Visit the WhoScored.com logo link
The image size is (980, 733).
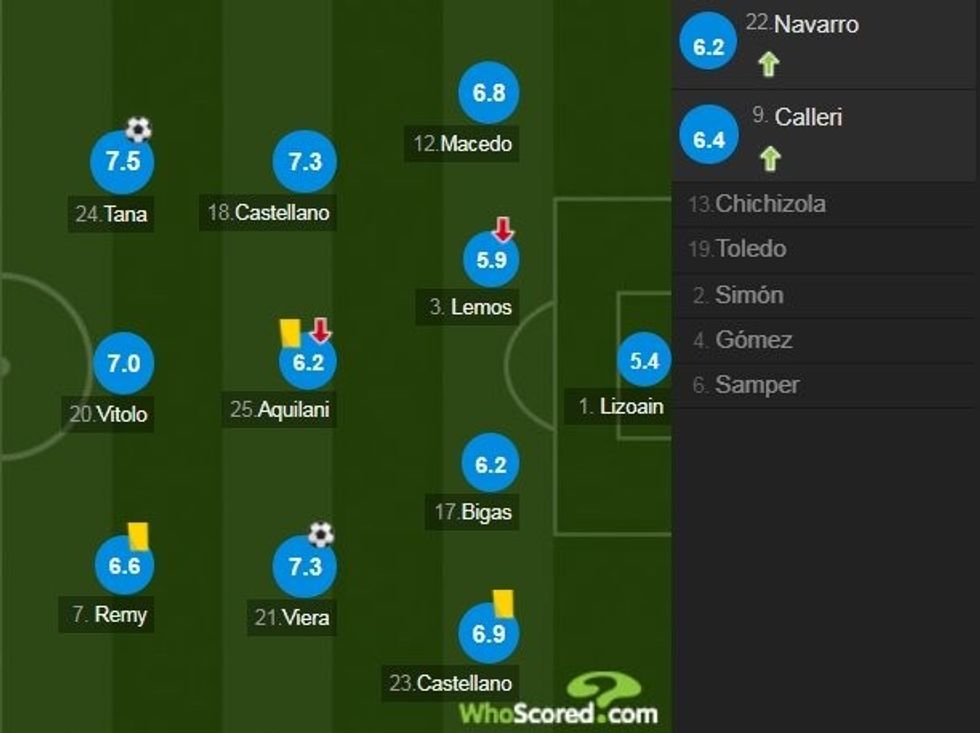(558, 701)
